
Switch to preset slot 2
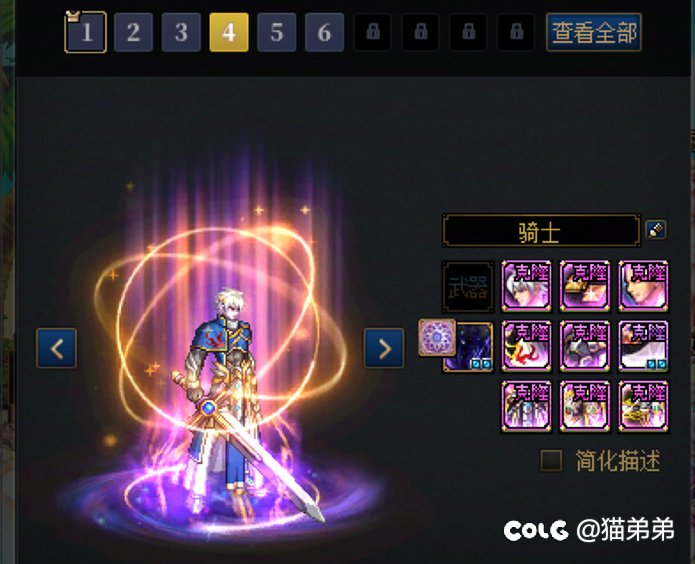point(133,32)
